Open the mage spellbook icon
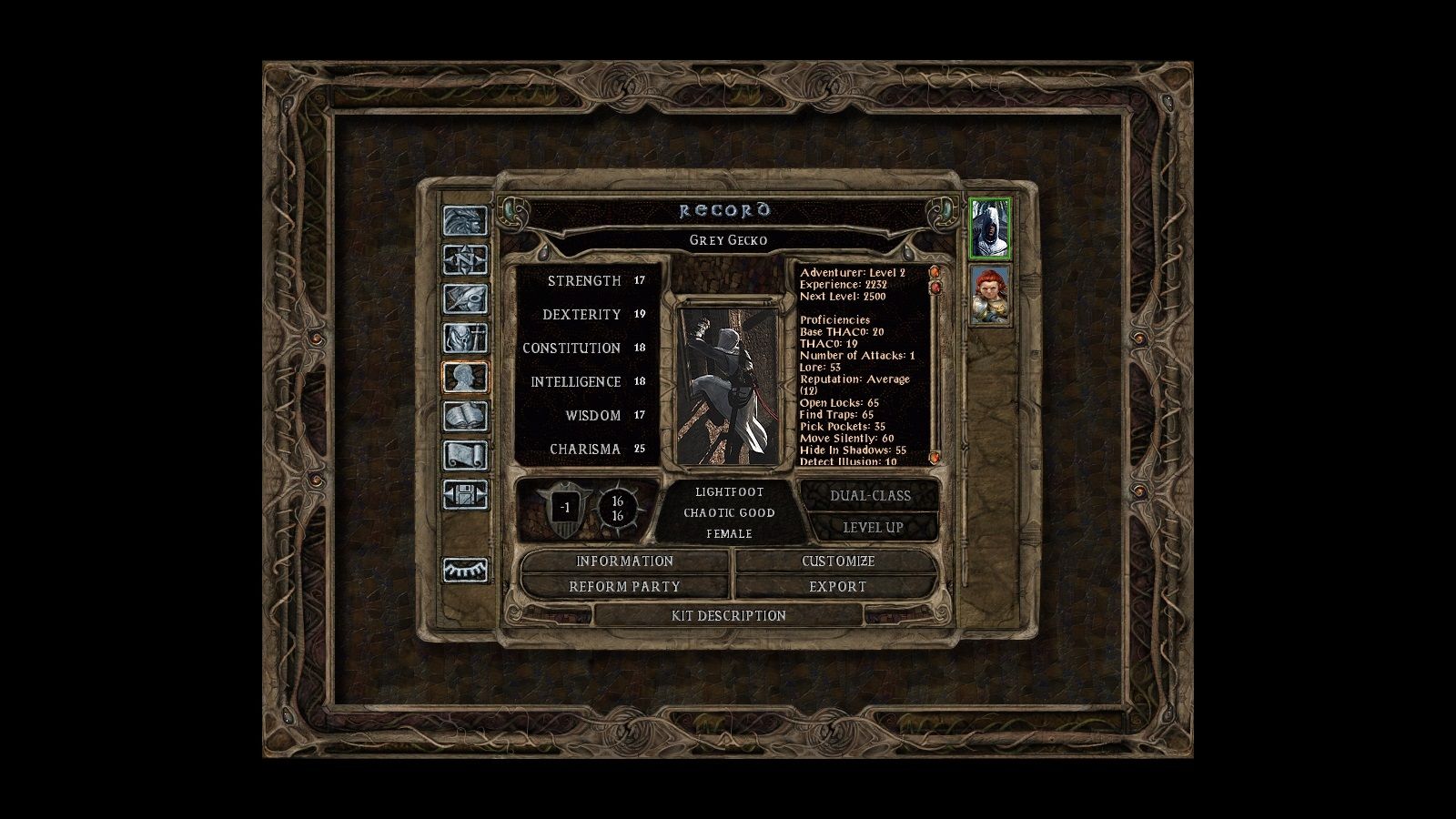Viewport: 1456px width, 819px height. (x=465, y=417)
